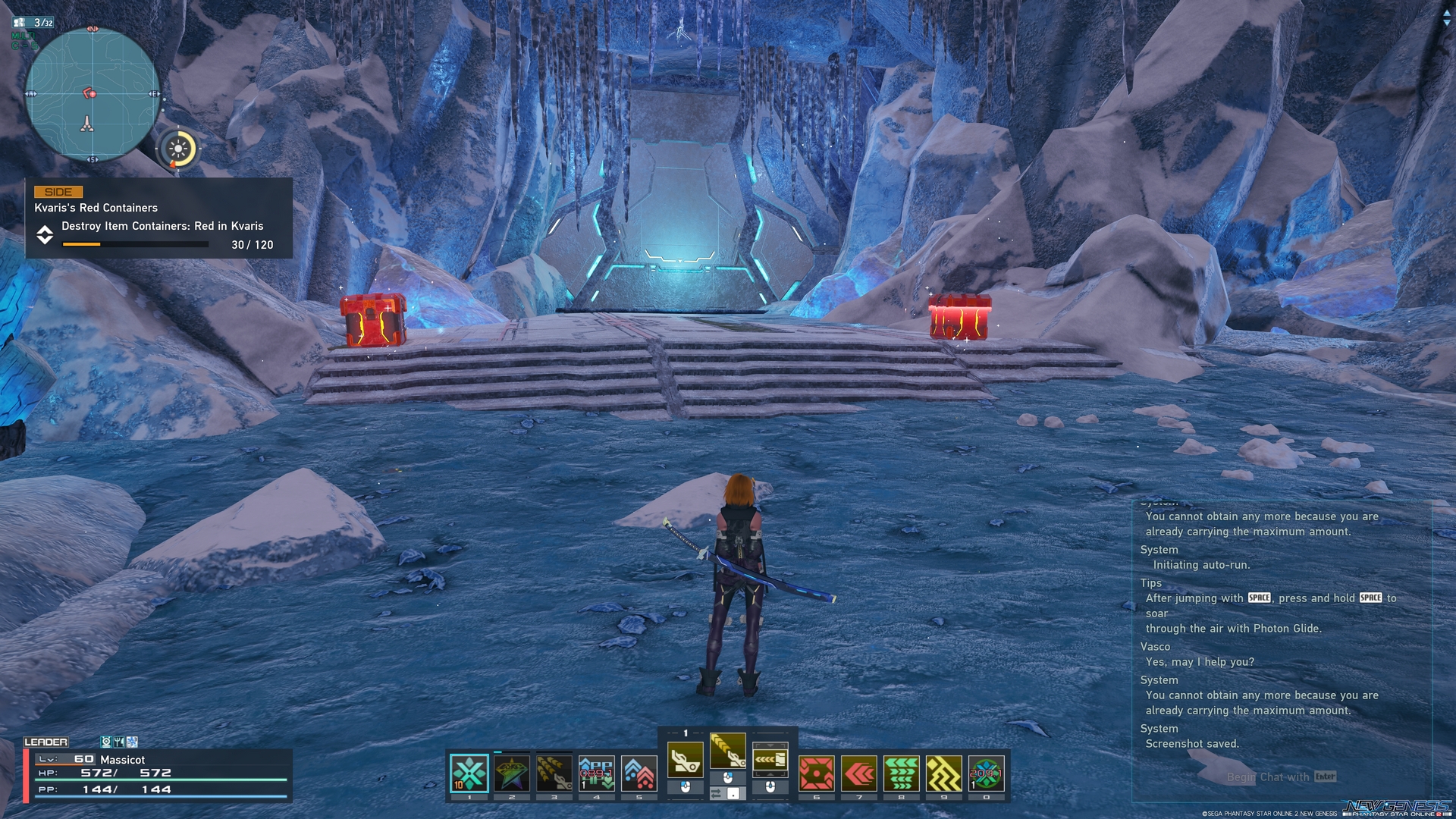Select the Restasigne item icon in slot 4
The height and width of the screenshot is (819, 1456).
pyautogui.click(x=596, y=772)
